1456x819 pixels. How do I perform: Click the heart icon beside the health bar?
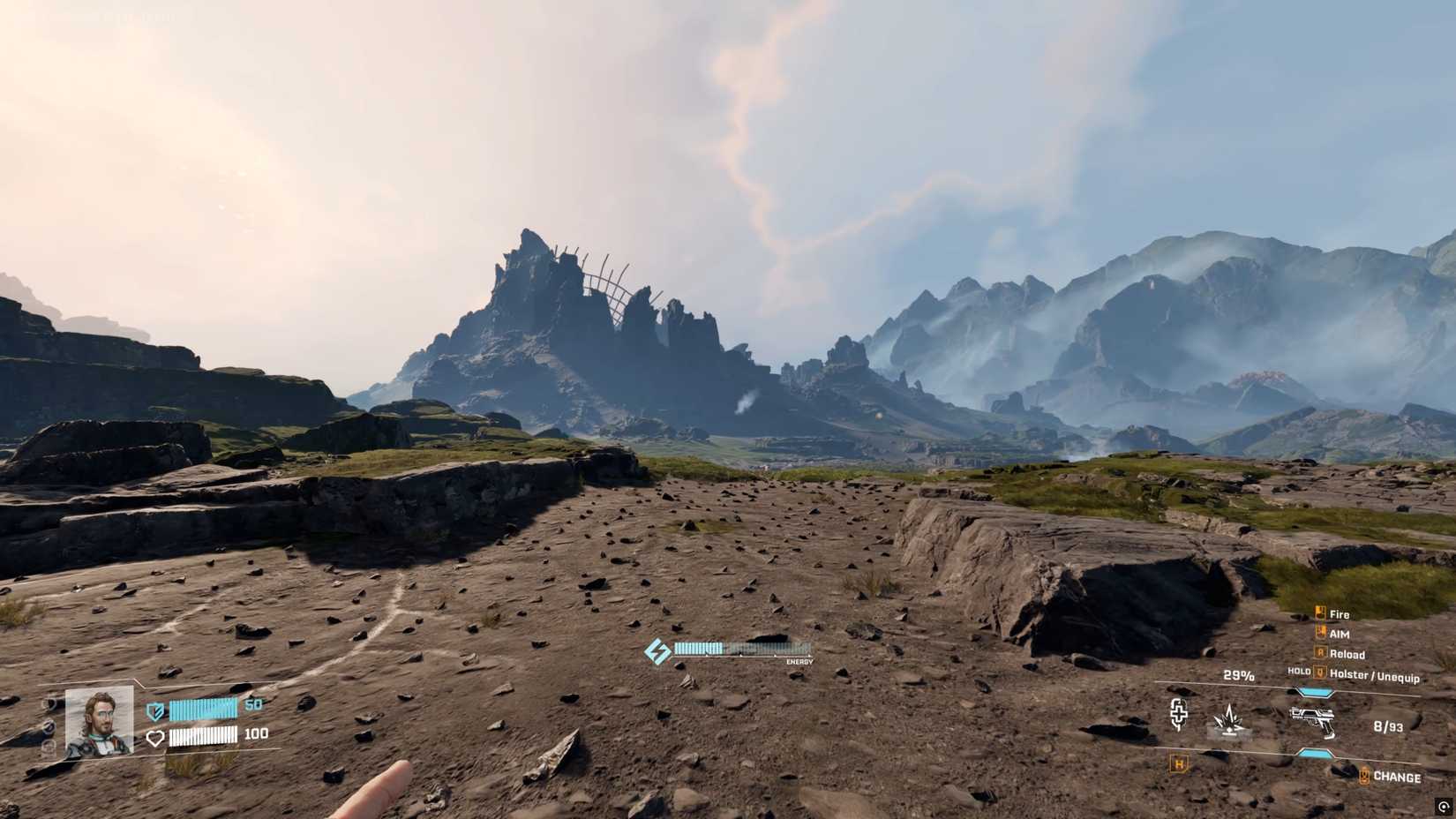(x=155, y=737)
